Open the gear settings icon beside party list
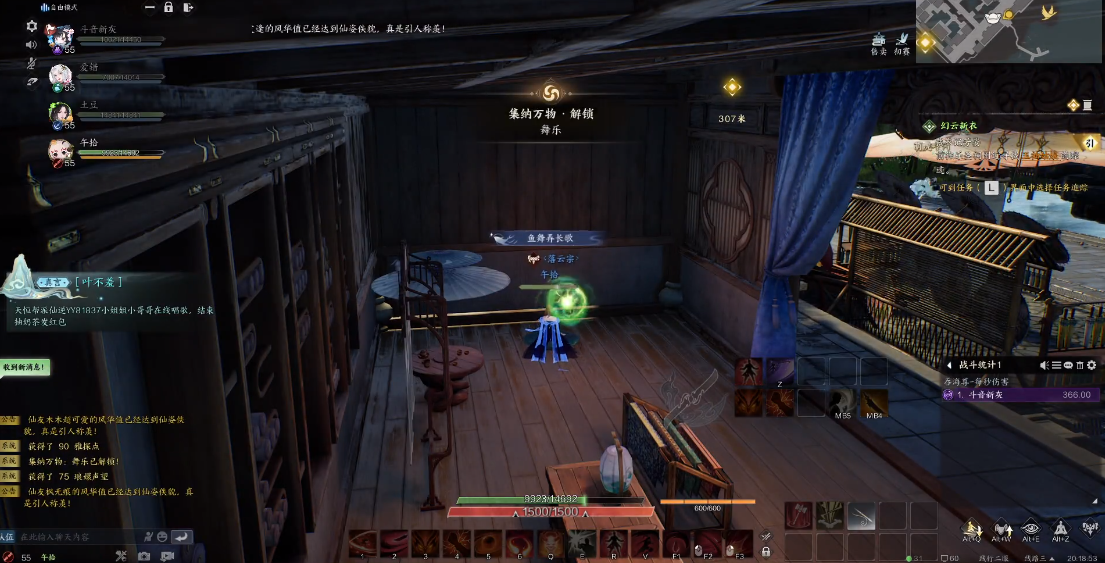Viewport: 1105px width, 563px height. (x=32, y=26)
